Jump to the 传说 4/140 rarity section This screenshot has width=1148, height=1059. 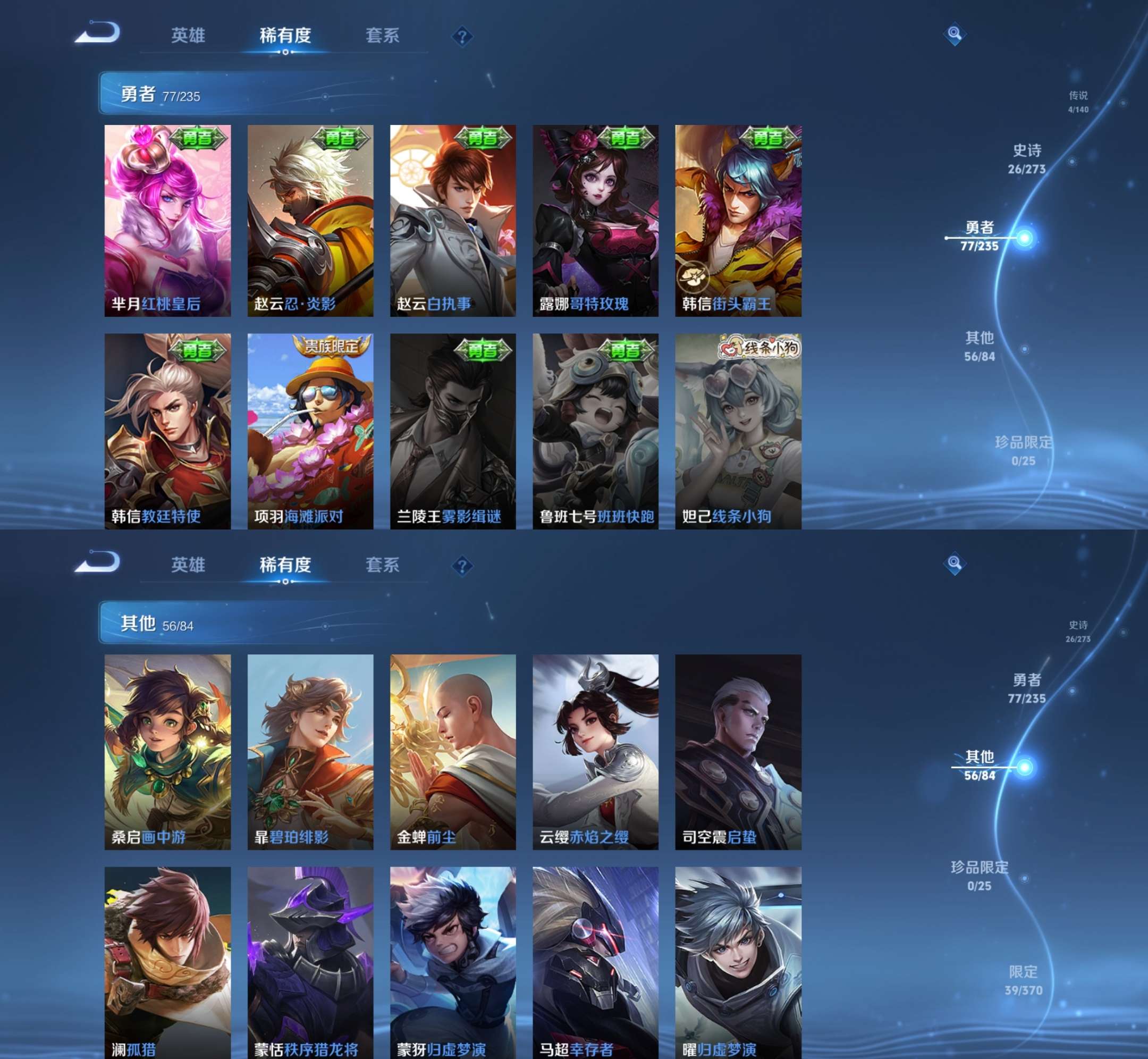pos(1077,102)
